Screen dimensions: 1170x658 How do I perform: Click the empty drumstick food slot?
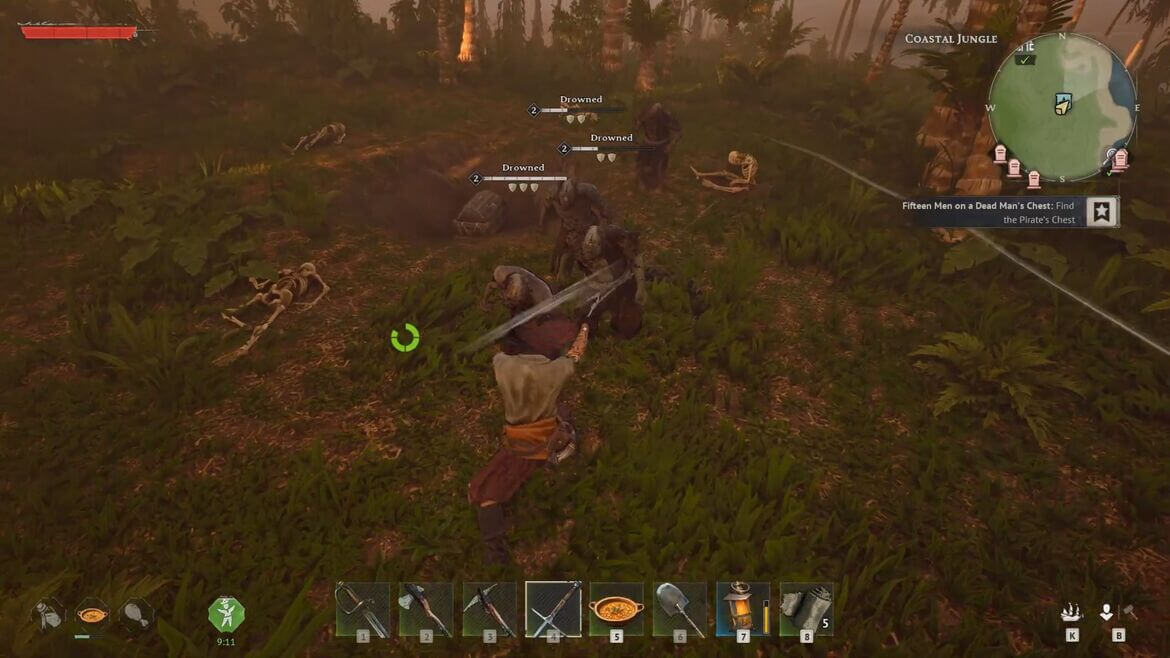pyautogui.click(x=136, y=613)
